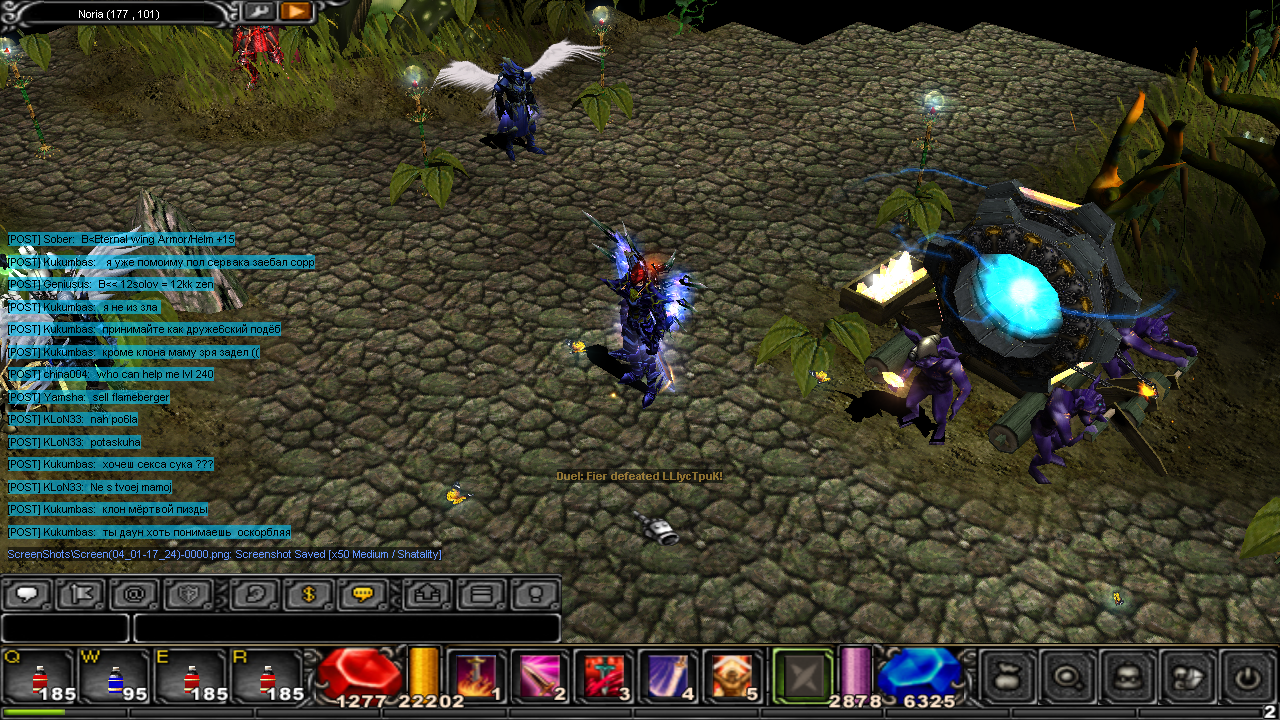Viewport: 1280px width, 720px height.
Task: Click the orange play arrow button
Action: [x=295, y=12]
